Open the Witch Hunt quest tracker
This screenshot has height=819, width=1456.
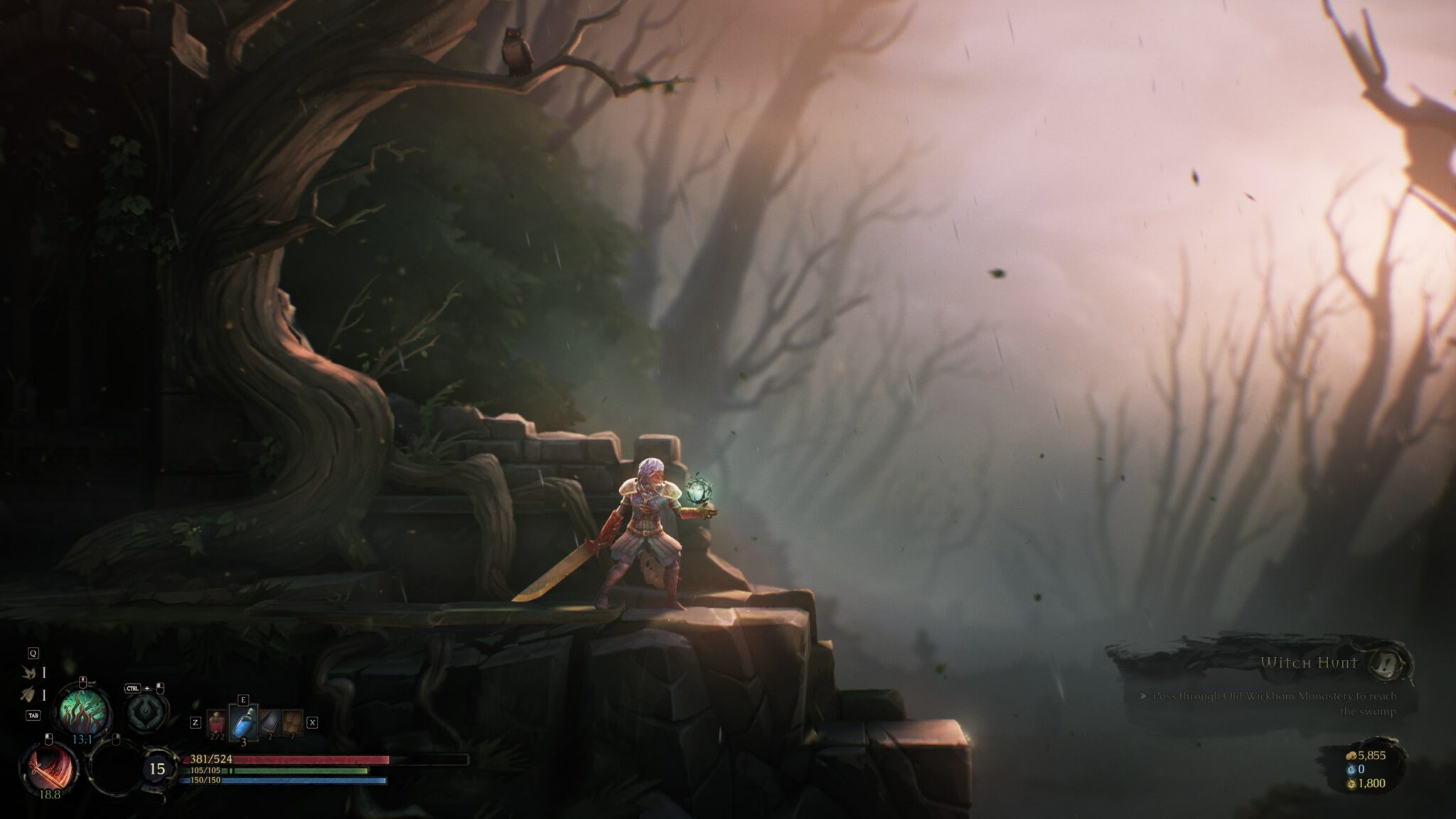[1309, 663]
